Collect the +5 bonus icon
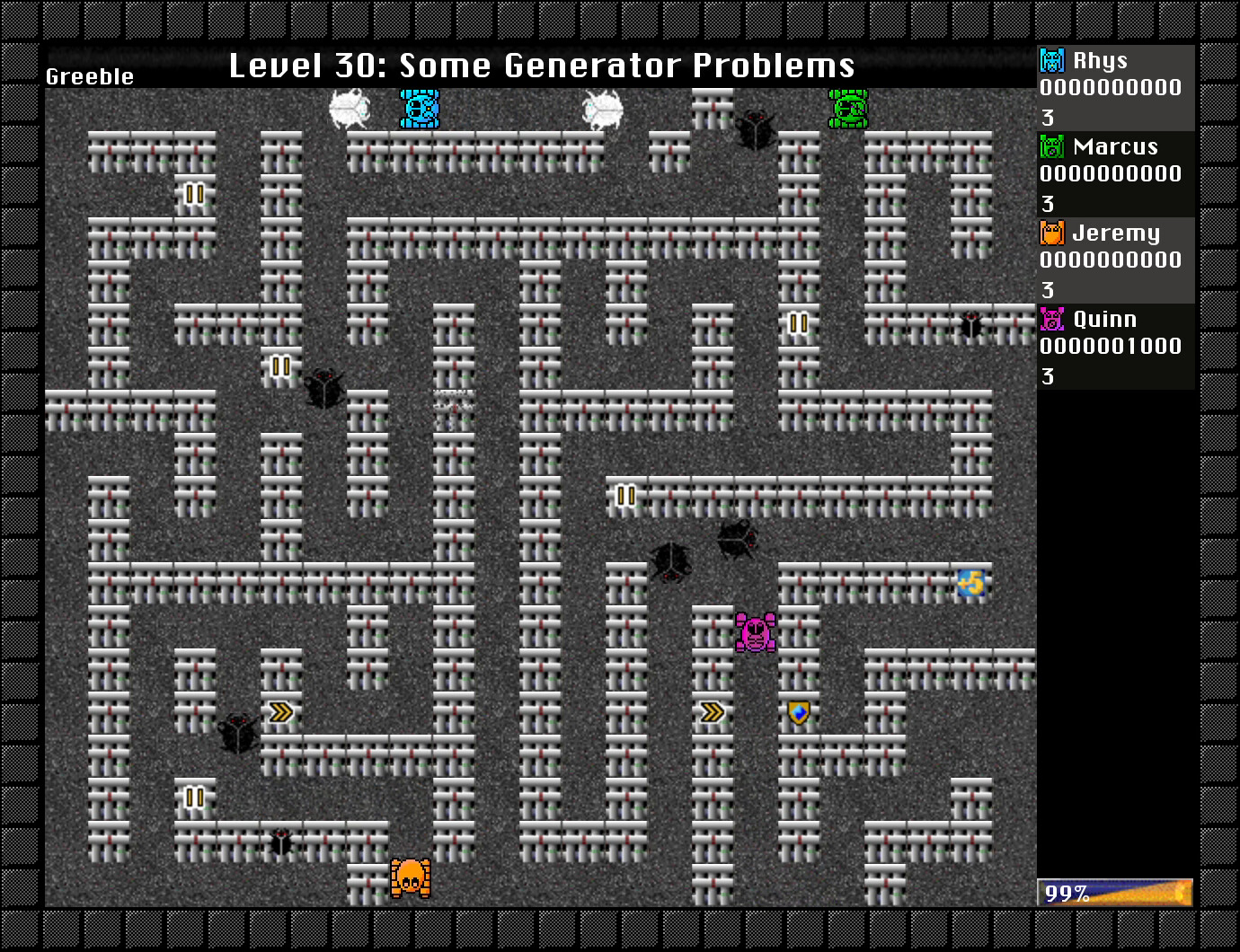Viewport: 1240px width, 952px height. pyautogui.click(x=970, y=582)
